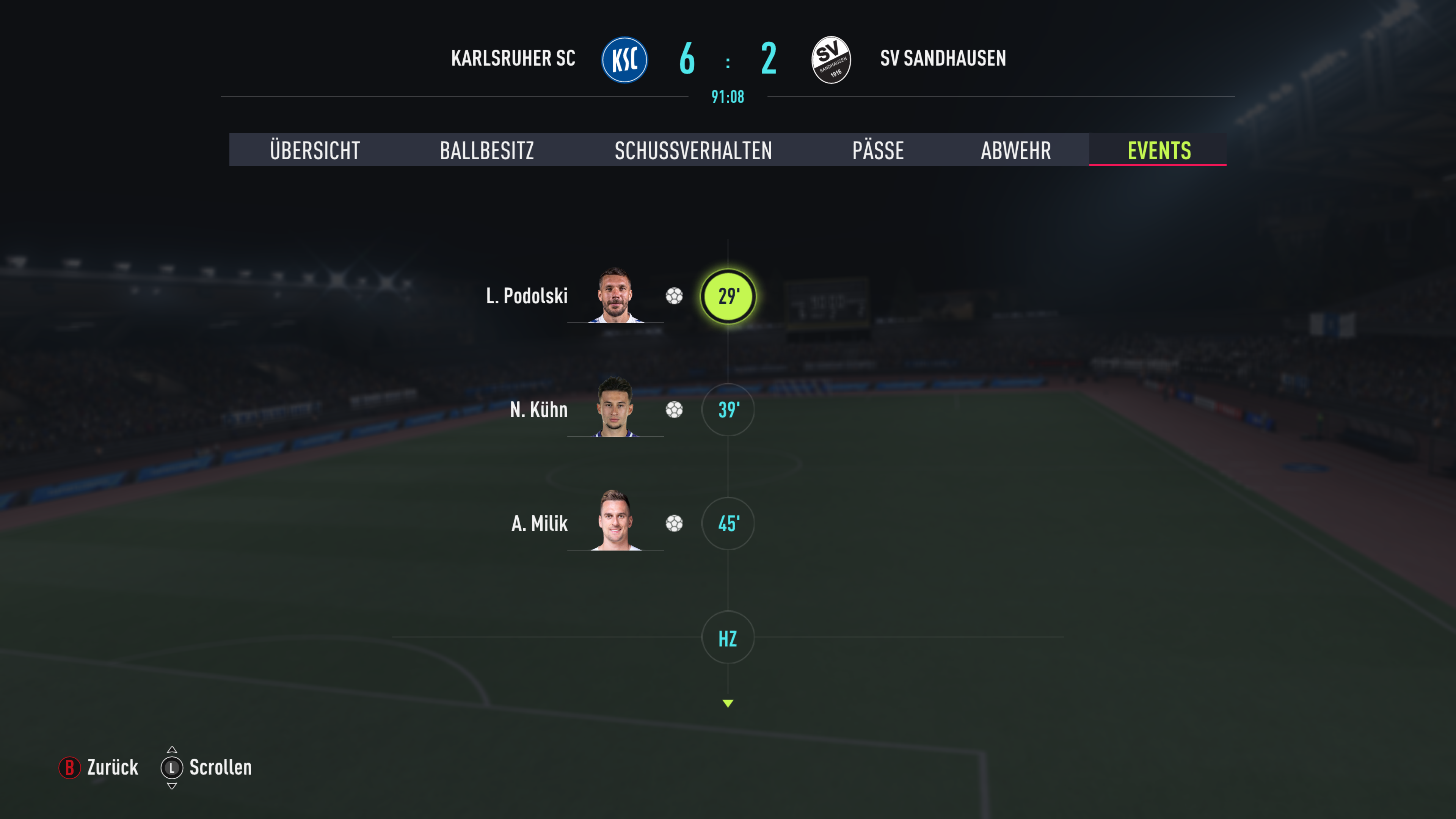Select the 29' goal event marker

[728, 296]
